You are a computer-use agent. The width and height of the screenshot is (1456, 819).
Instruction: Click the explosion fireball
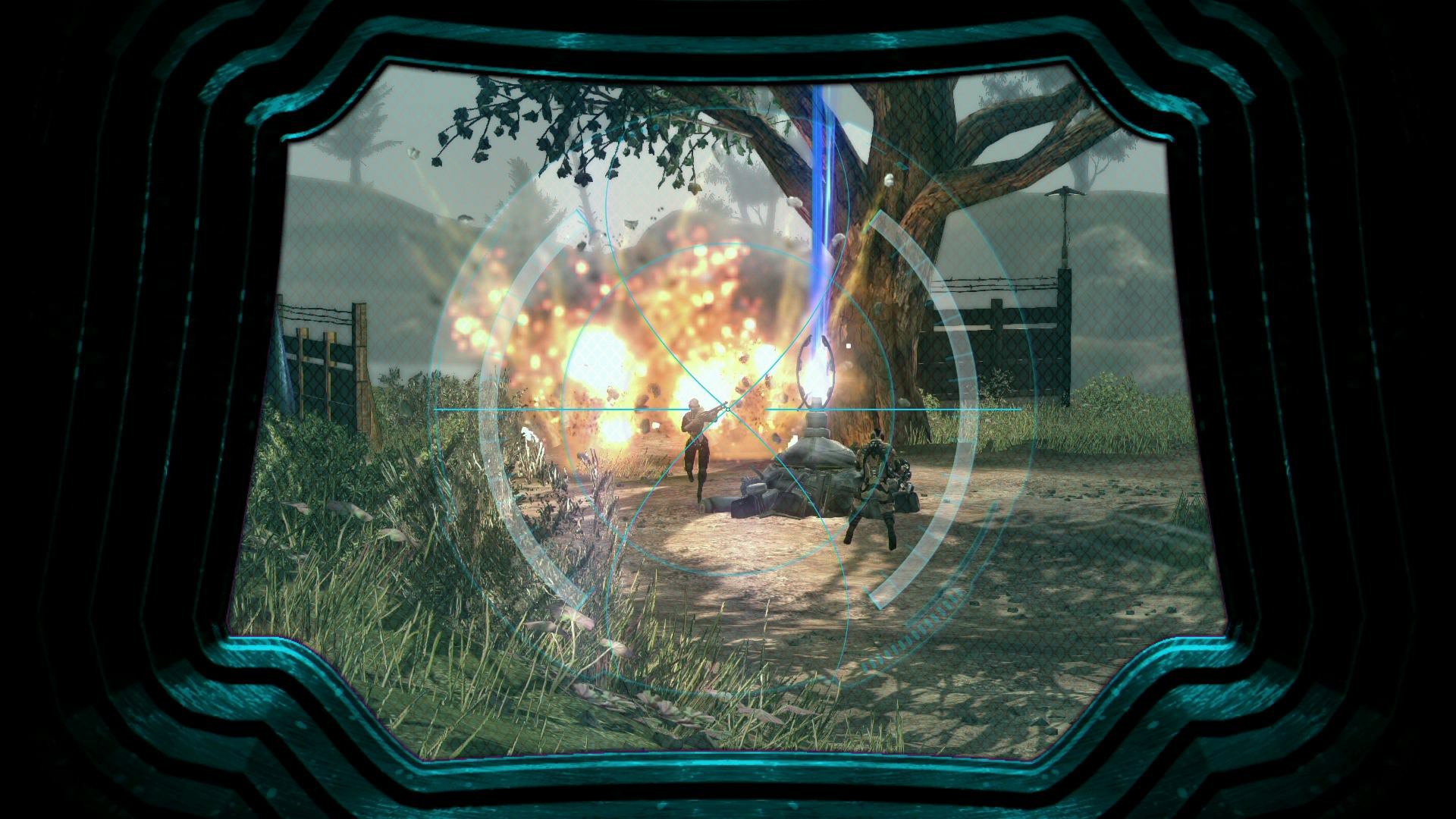tap(629, 341)
